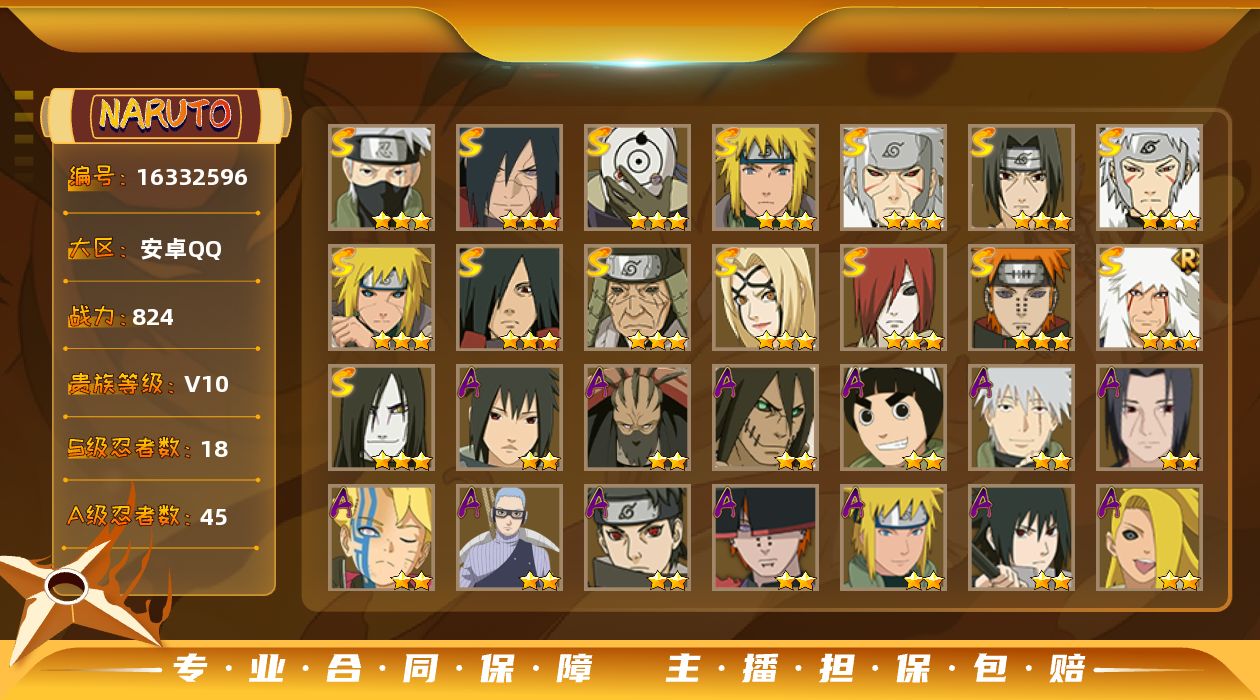Select the unmasked white-haired Kakashi A-rank tile
Image resolution: width=1260 pixels, height=700 pixels.
click(1021, 417)
